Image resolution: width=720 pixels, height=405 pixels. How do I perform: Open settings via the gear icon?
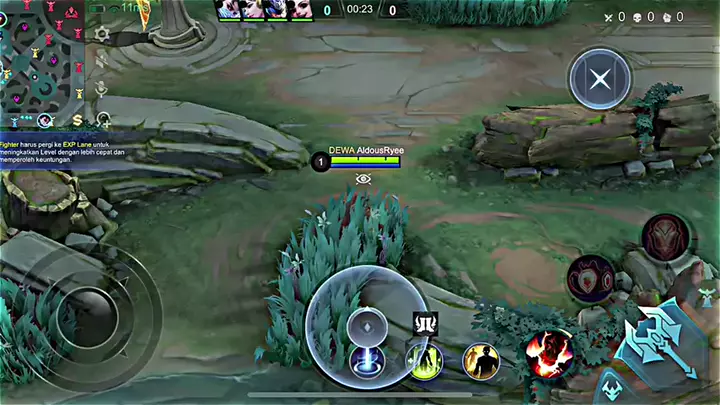coord(101,33)
